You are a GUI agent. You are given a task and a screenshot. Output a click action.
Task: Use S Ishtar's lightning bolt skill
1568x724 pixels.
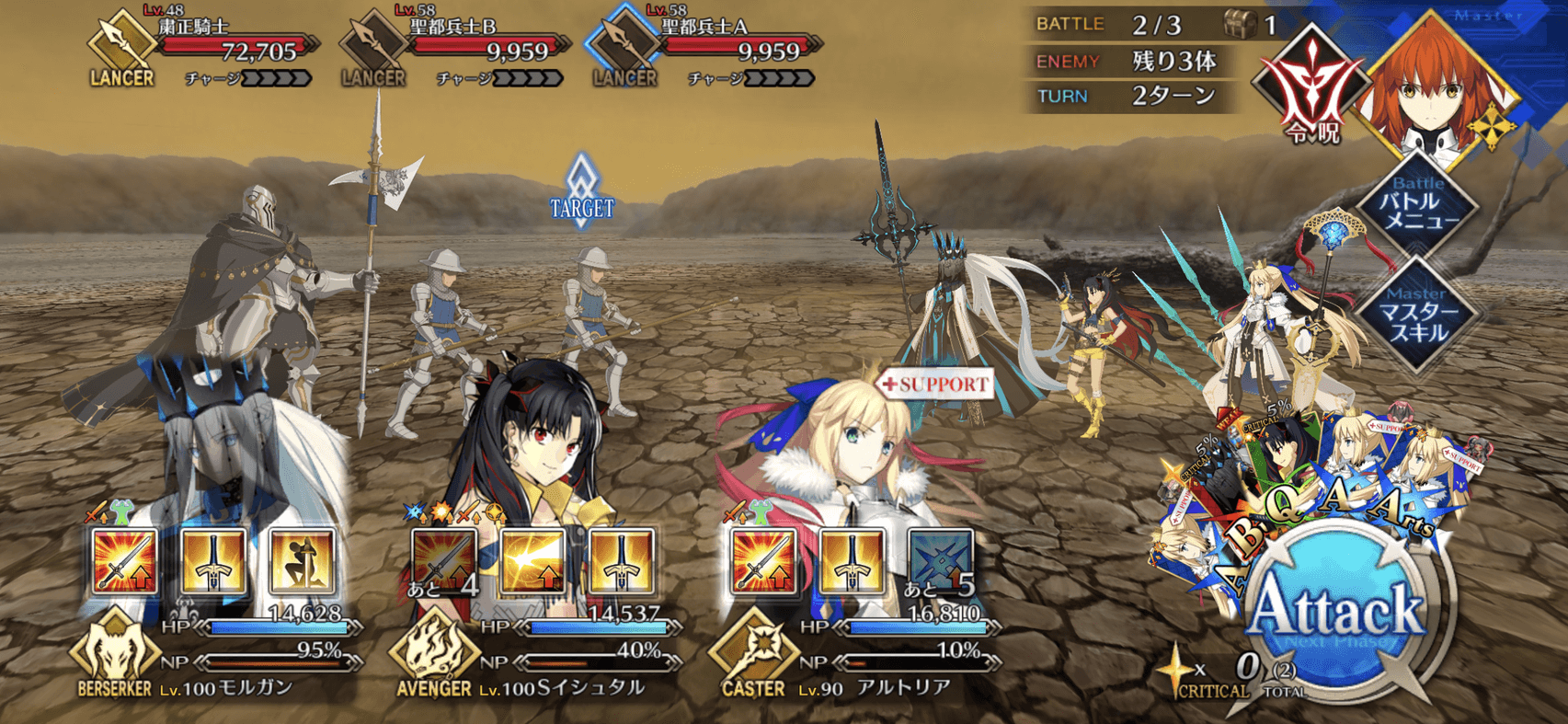click(x=532, y=559)
